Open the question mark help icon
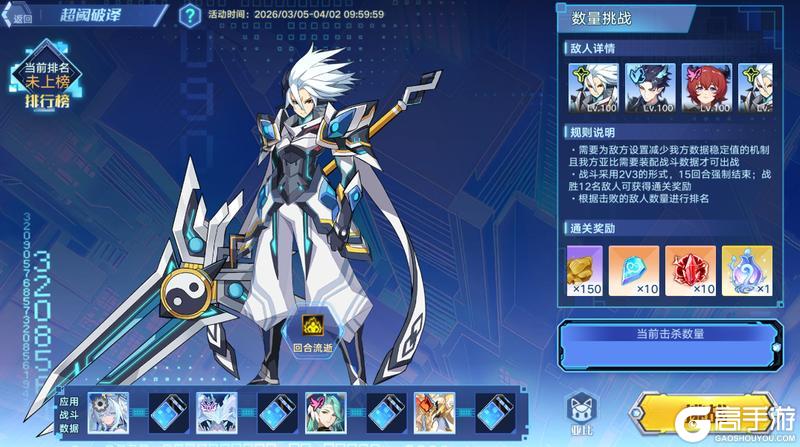The width and height of the screenshot is (800, 447). pos(188,15)
